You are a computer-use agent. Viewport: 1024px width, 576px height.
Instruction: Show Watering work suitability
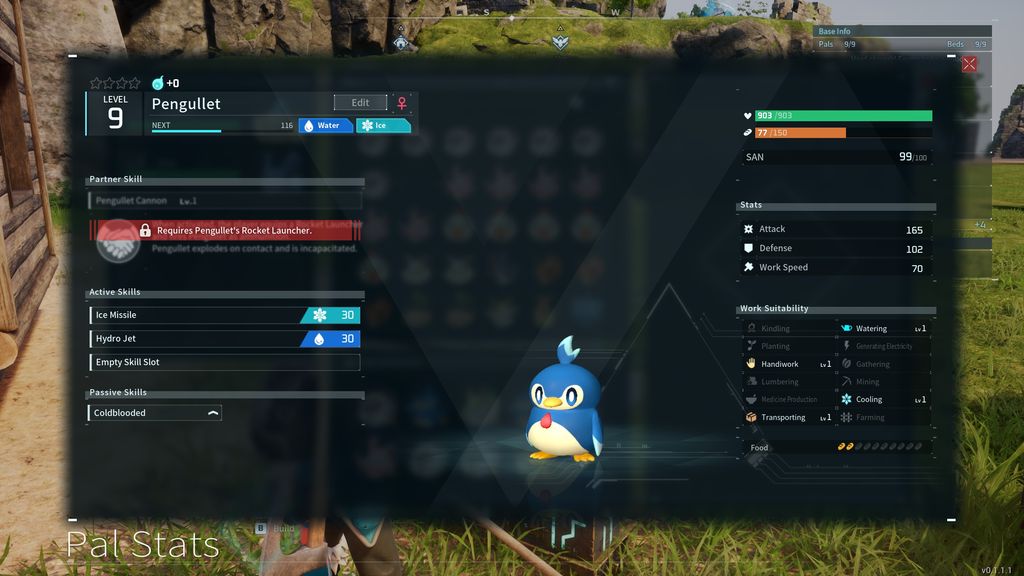[x=884, y=328]
